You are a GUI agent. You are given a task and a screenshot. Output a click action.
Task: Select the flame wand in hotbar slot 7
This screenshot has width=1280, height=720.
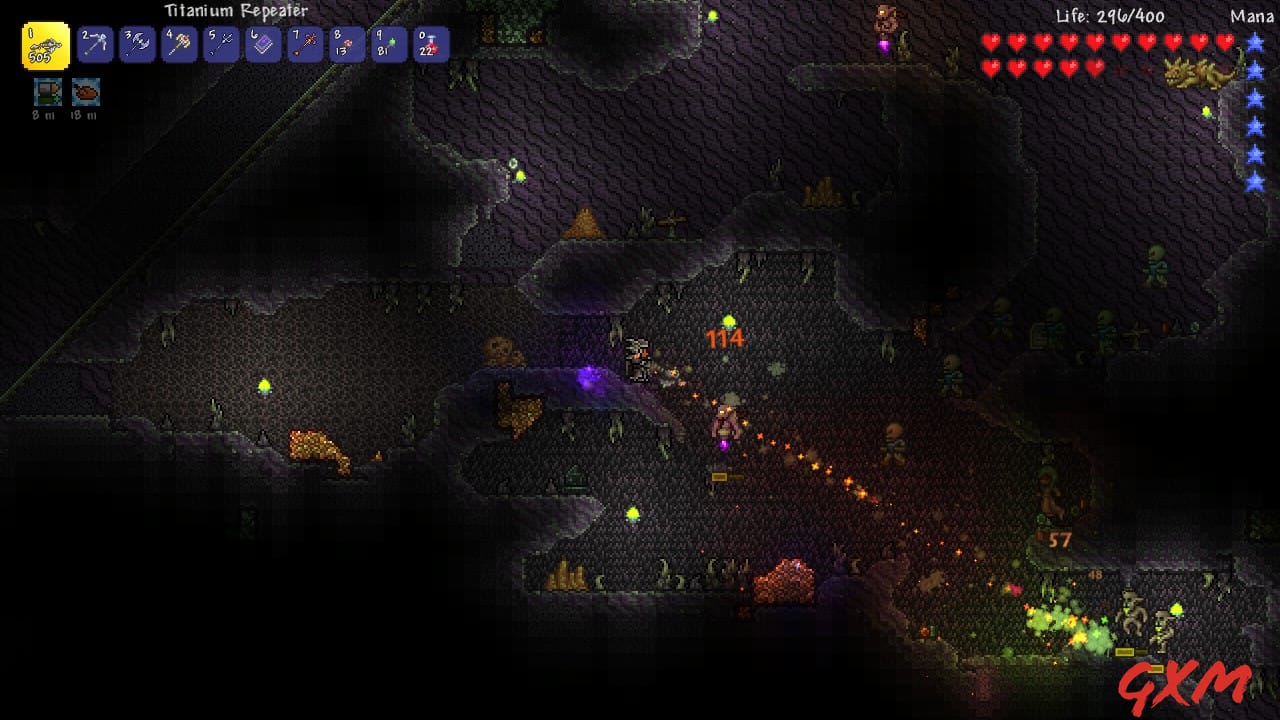click(303, 45)
